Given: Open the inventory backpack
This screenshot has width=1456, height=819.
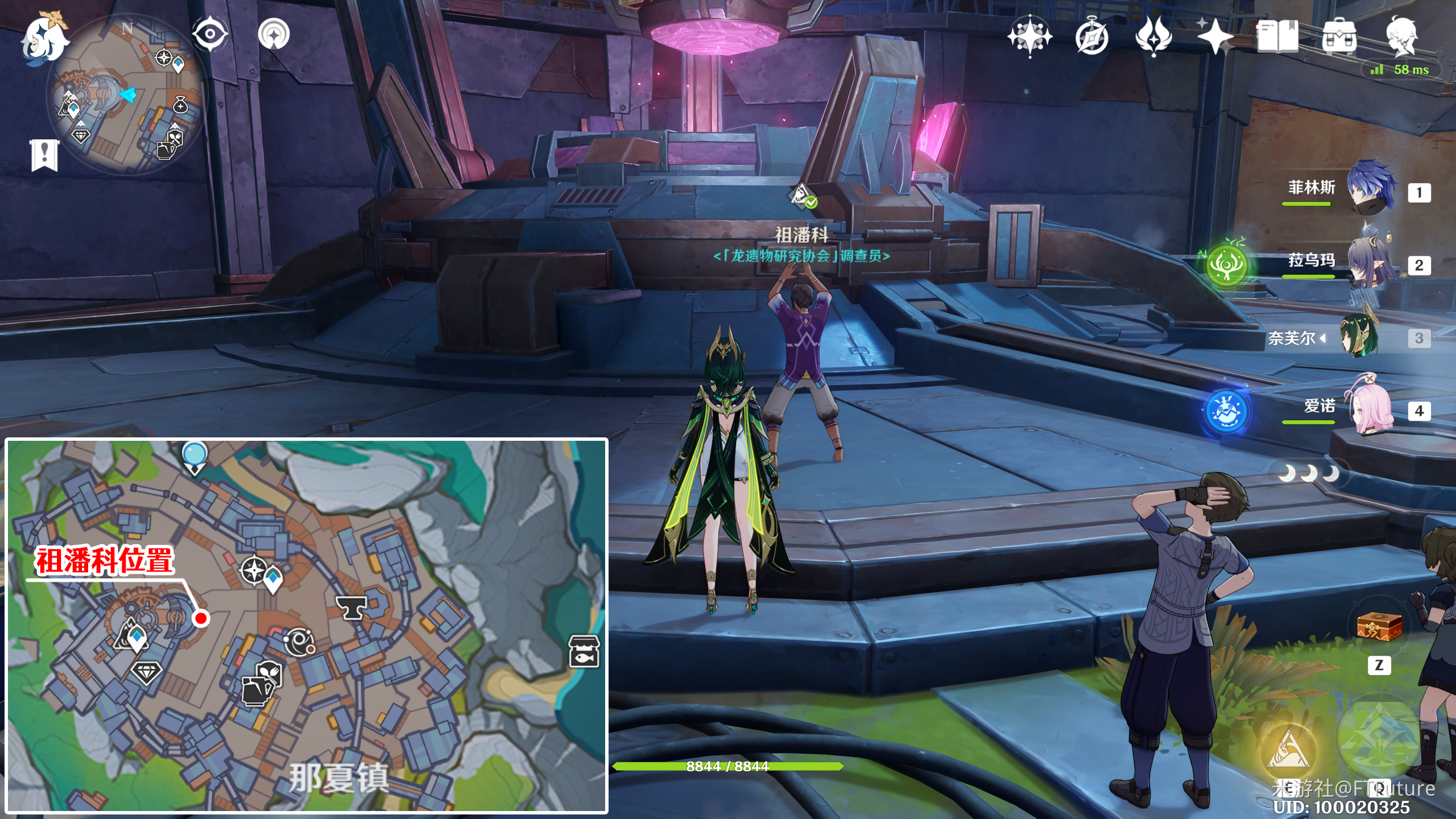Looking at the screenshot, I should click(1339, 36).
